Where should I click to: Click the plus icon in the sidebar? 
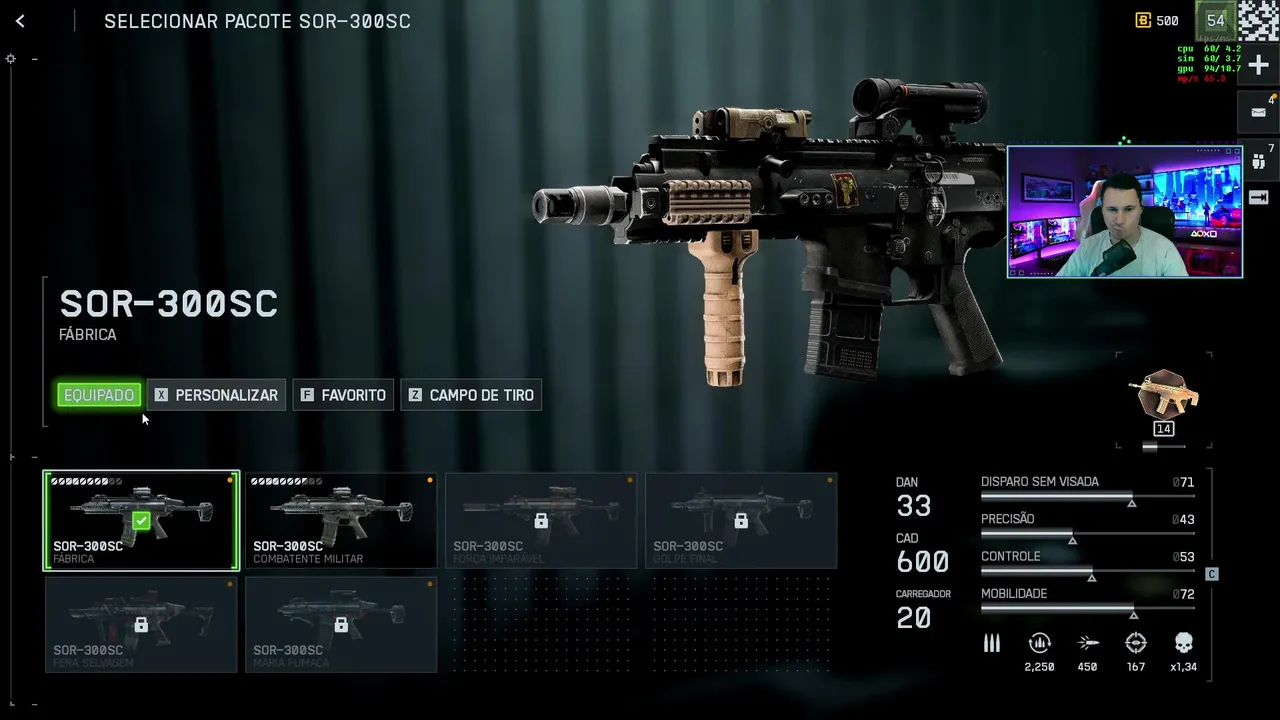point(1259,65)
